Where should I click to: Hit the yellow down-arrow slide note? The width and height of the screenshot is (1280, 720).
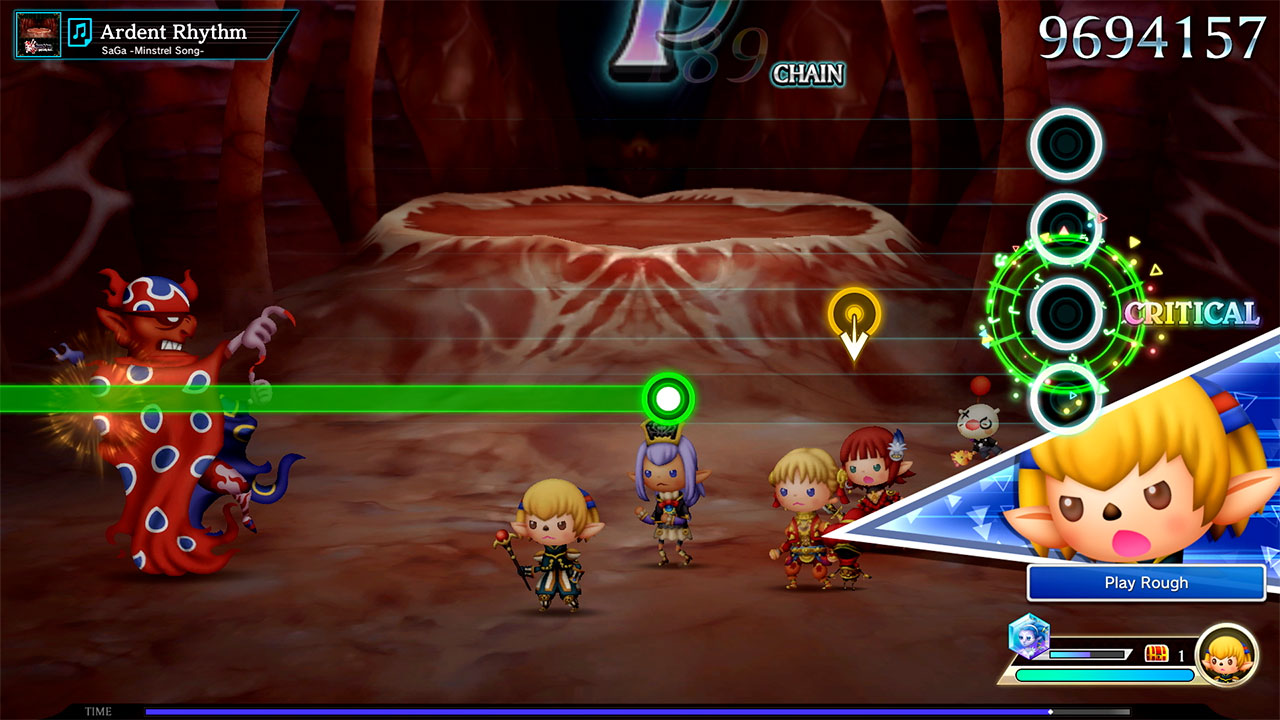[x=854, y=315]
